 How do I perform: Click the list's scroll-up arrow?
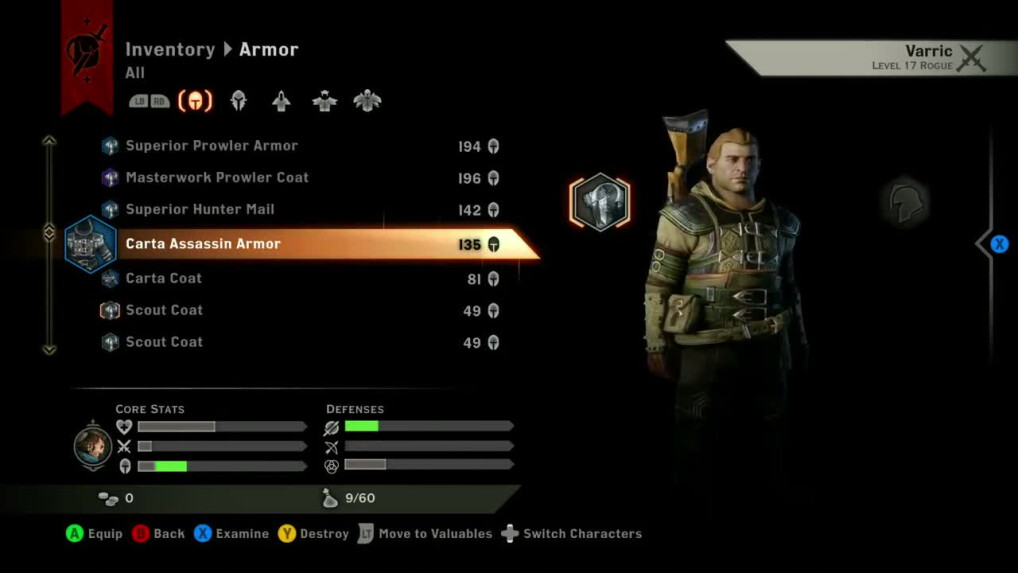click(49, 141)
